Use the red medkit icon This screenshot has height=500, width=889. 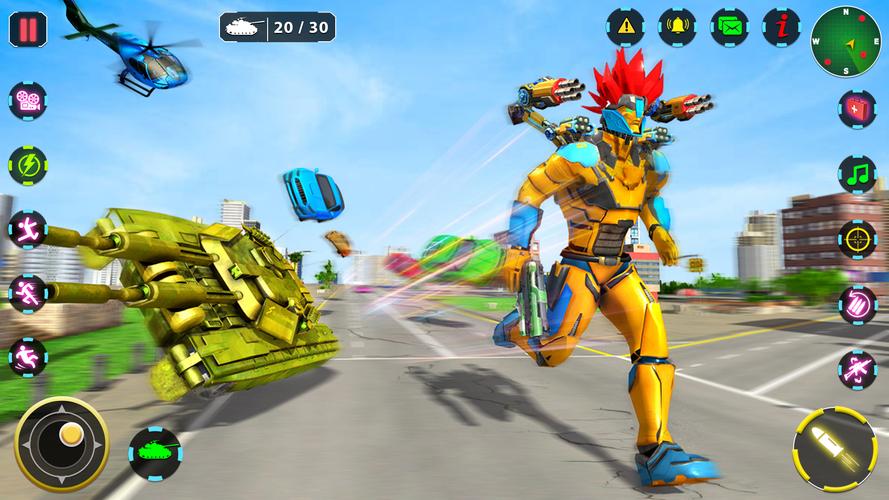point(857,109)
